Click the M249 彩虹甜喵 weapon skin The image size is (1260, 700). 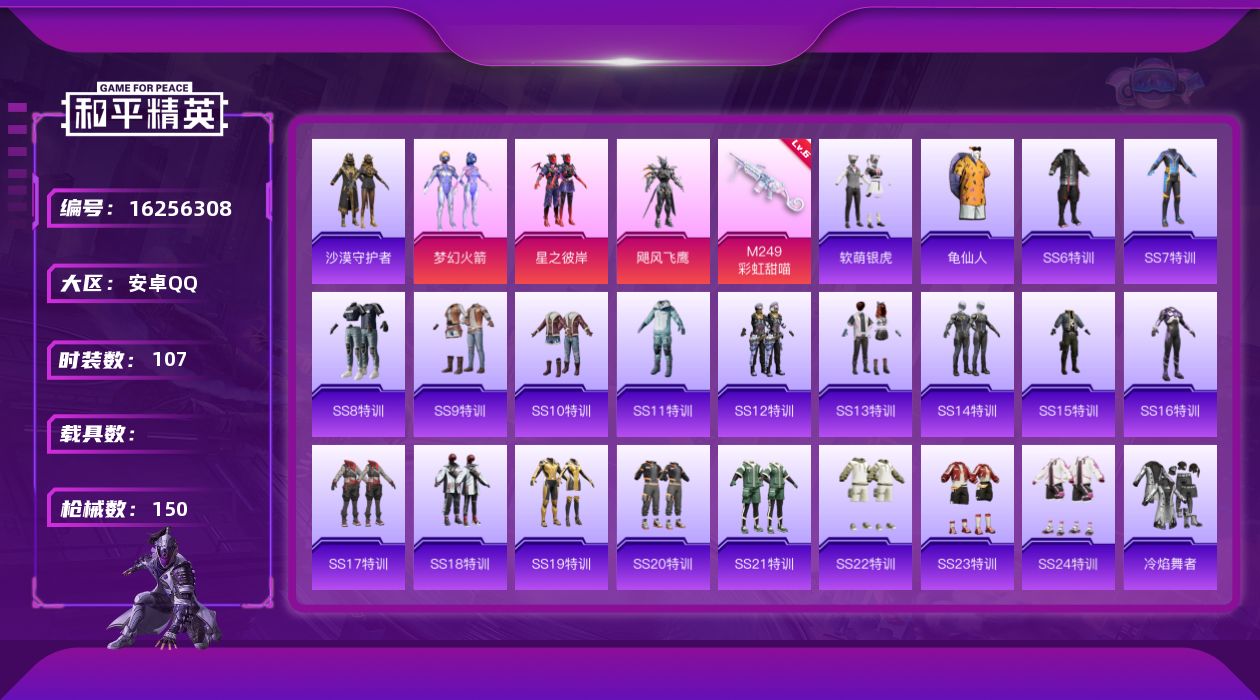coord(764,211)
